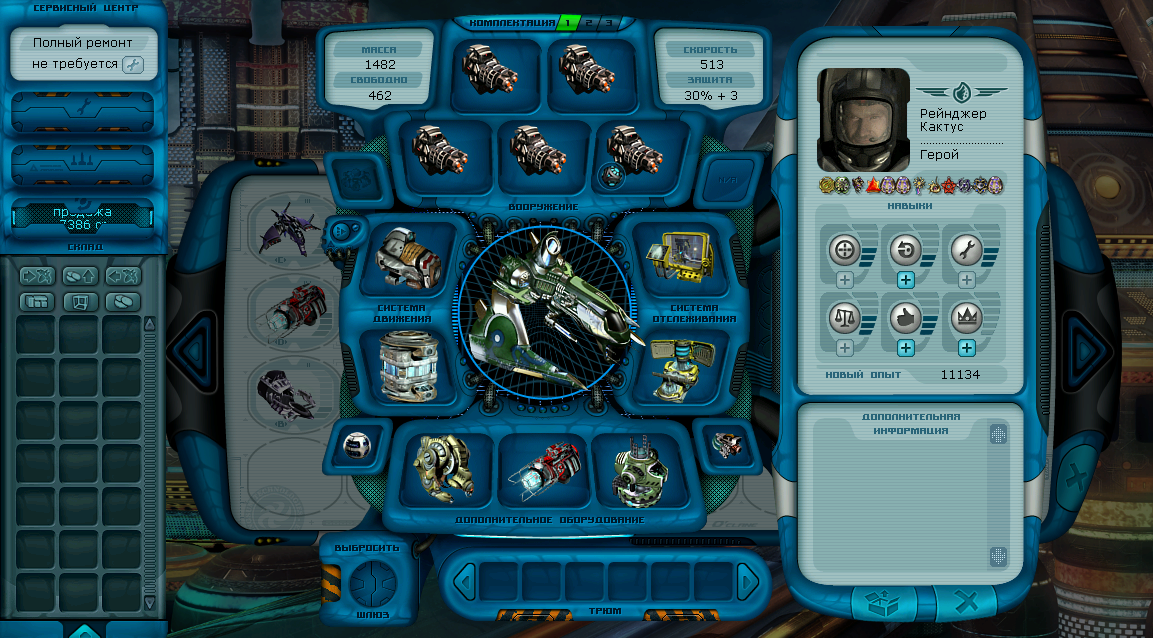The image size is (1153, 638).
Task: Select loadout tab 3
Action: click(608, 22)
